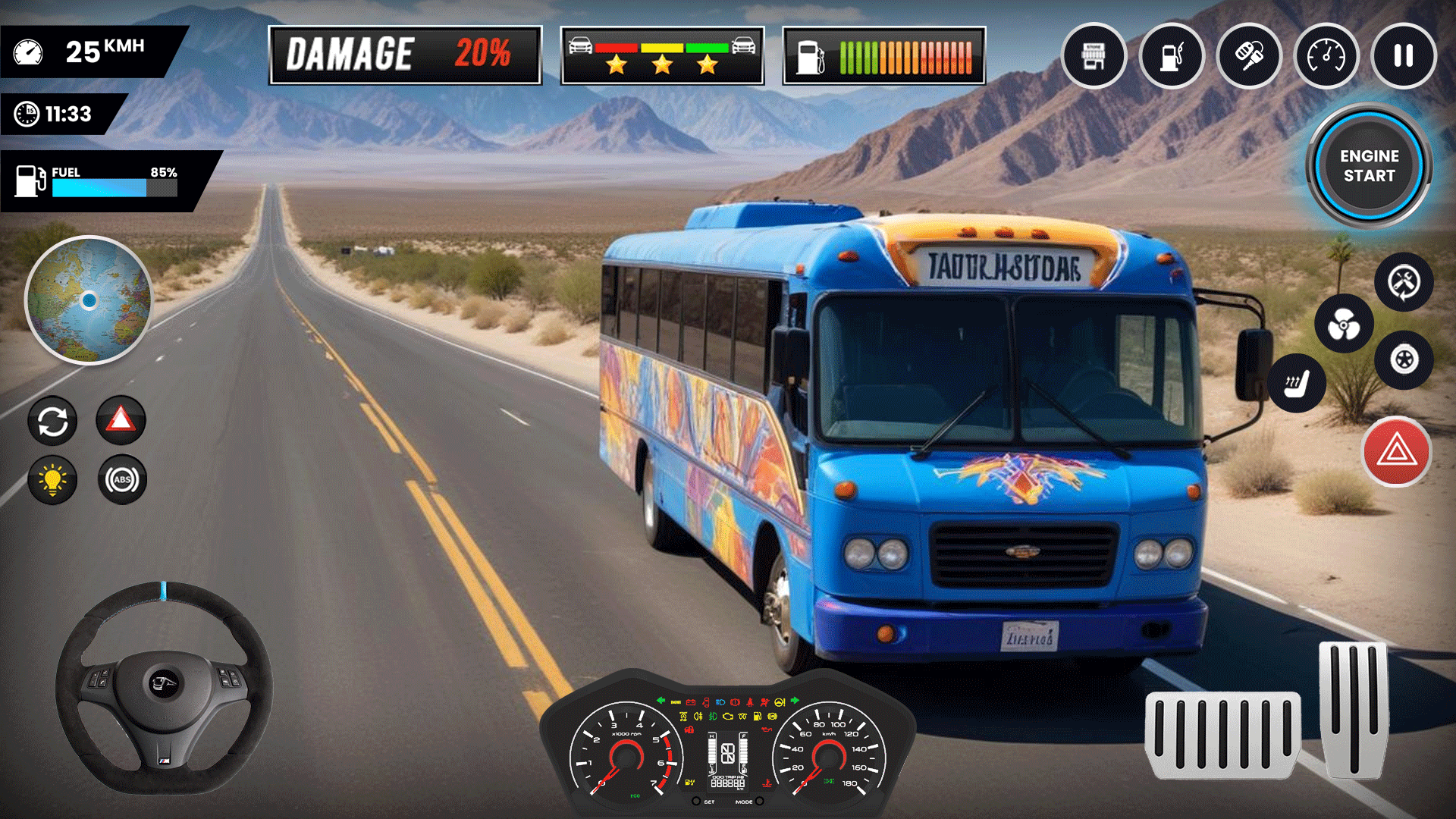Activate the heated seat button
The image size is (1456, 819).
point(1297,384)
